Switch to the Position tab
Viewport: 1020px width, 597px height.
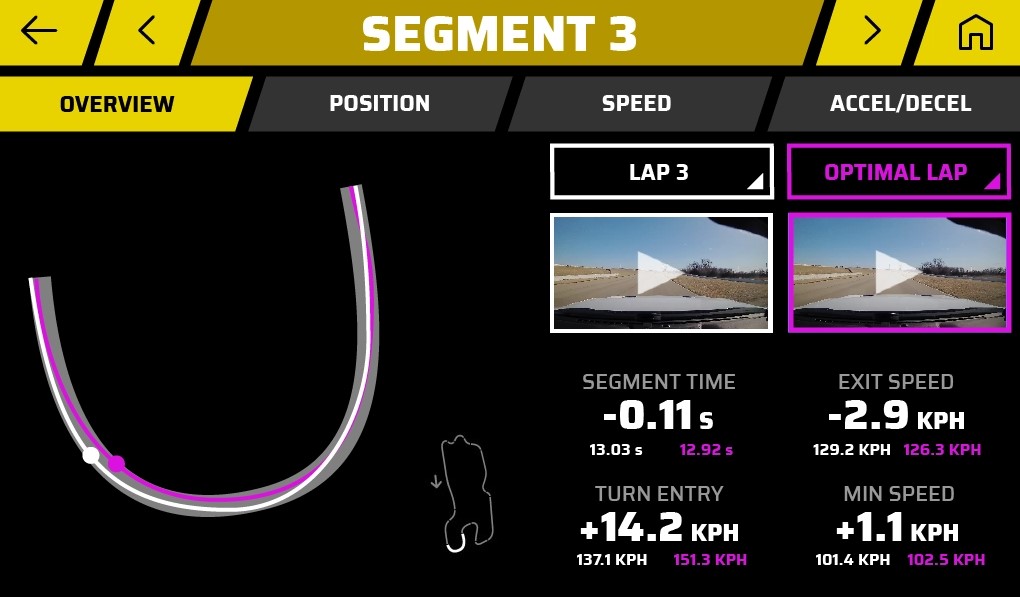[x=379, y=104]
